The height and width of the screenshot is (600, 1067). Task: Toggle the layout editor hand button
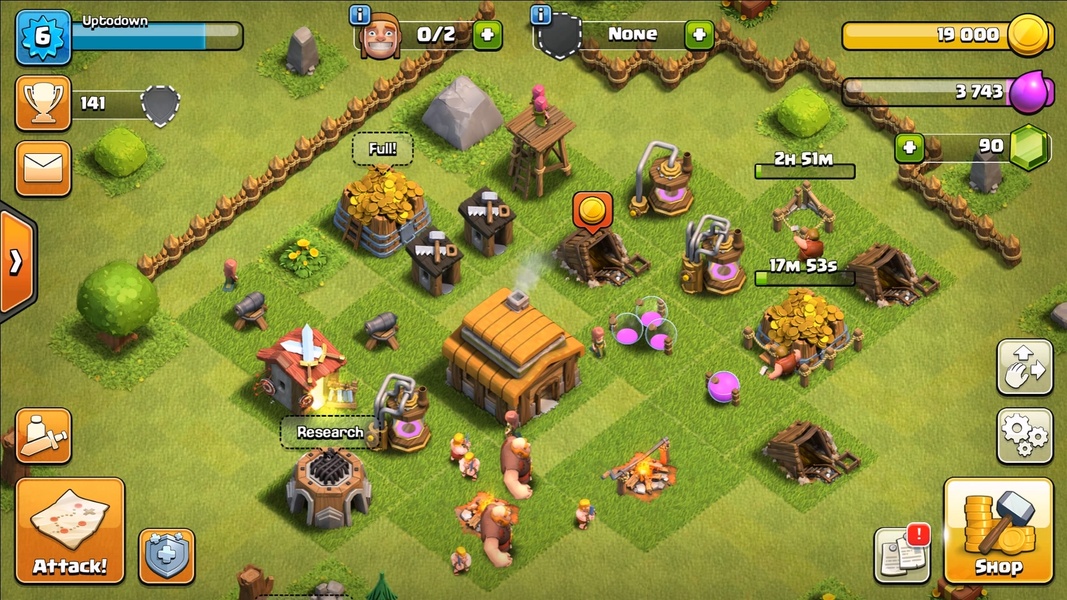coord(1024,367)
